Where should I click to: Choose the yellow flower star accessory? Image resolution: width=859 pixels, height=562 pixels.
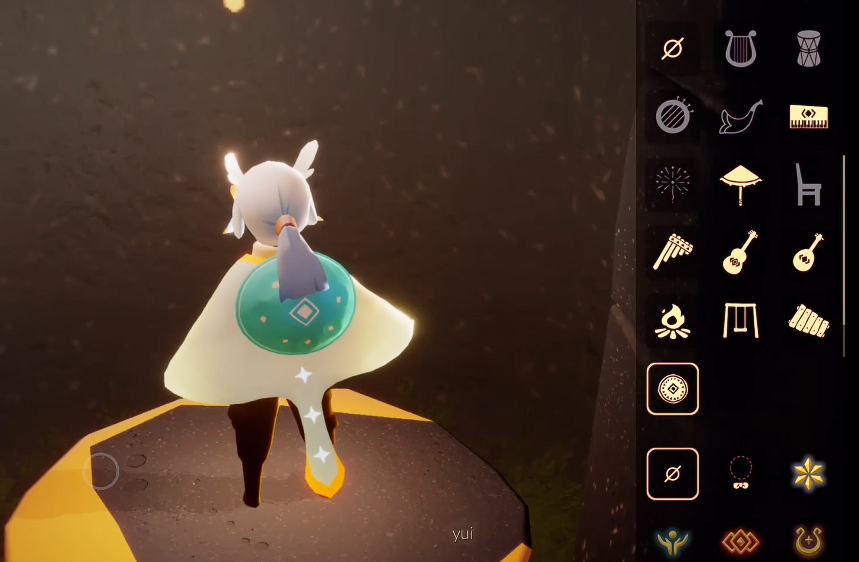[808, 473]
